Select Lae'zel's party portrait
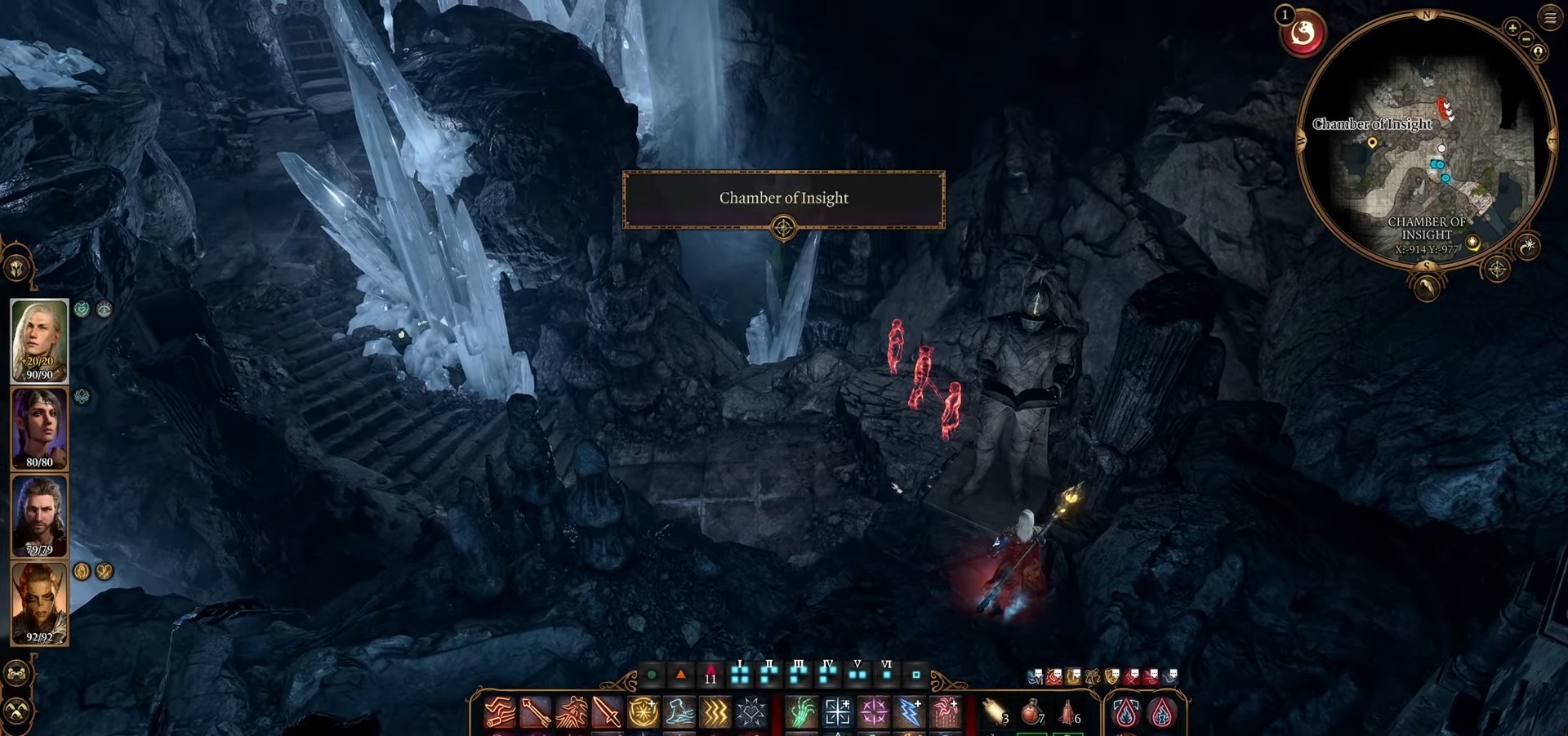The image size is (1568, 736). (x=38, y=603)
